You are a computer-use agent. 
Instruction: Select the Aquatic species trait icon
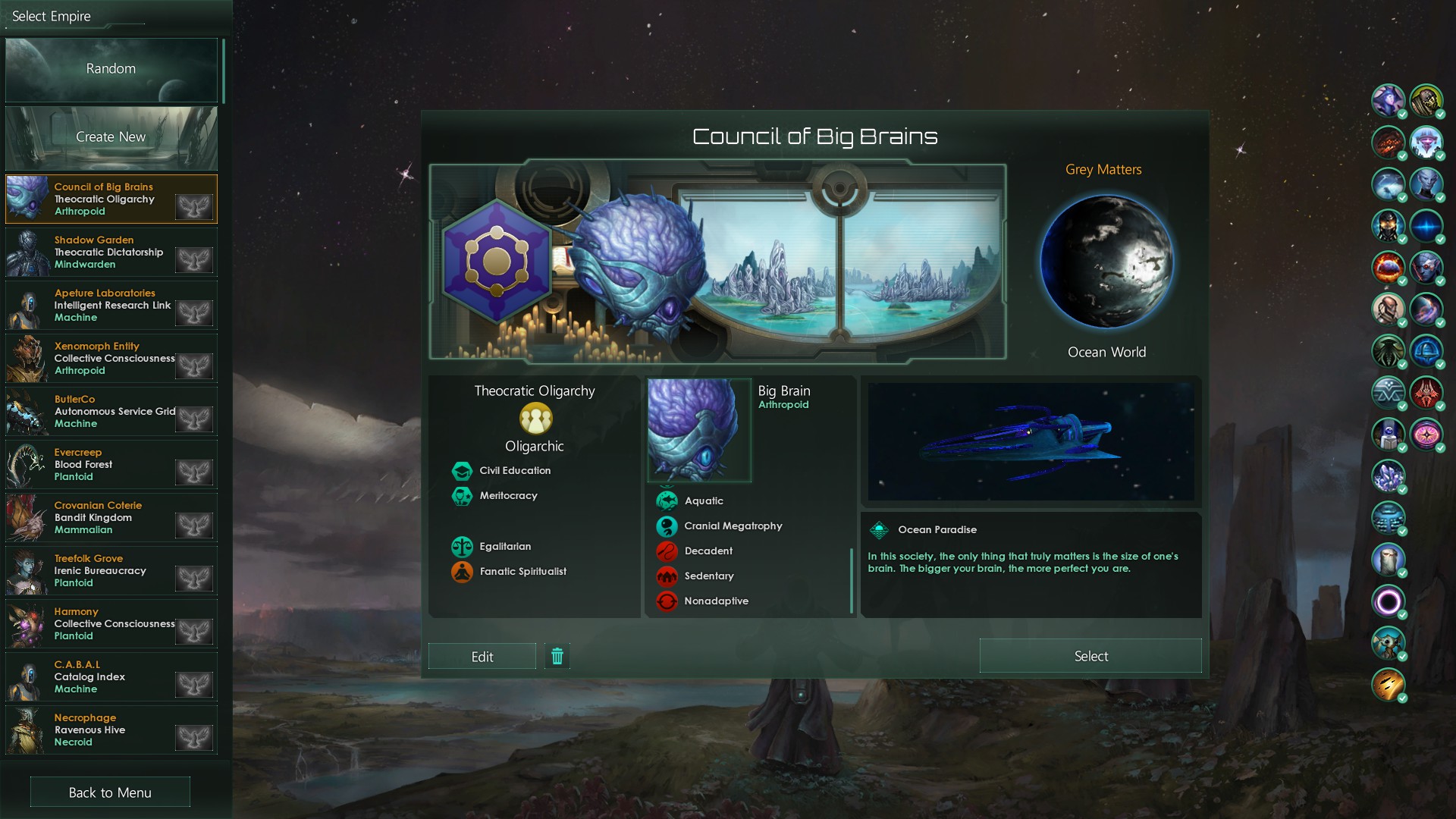[667, 500]
